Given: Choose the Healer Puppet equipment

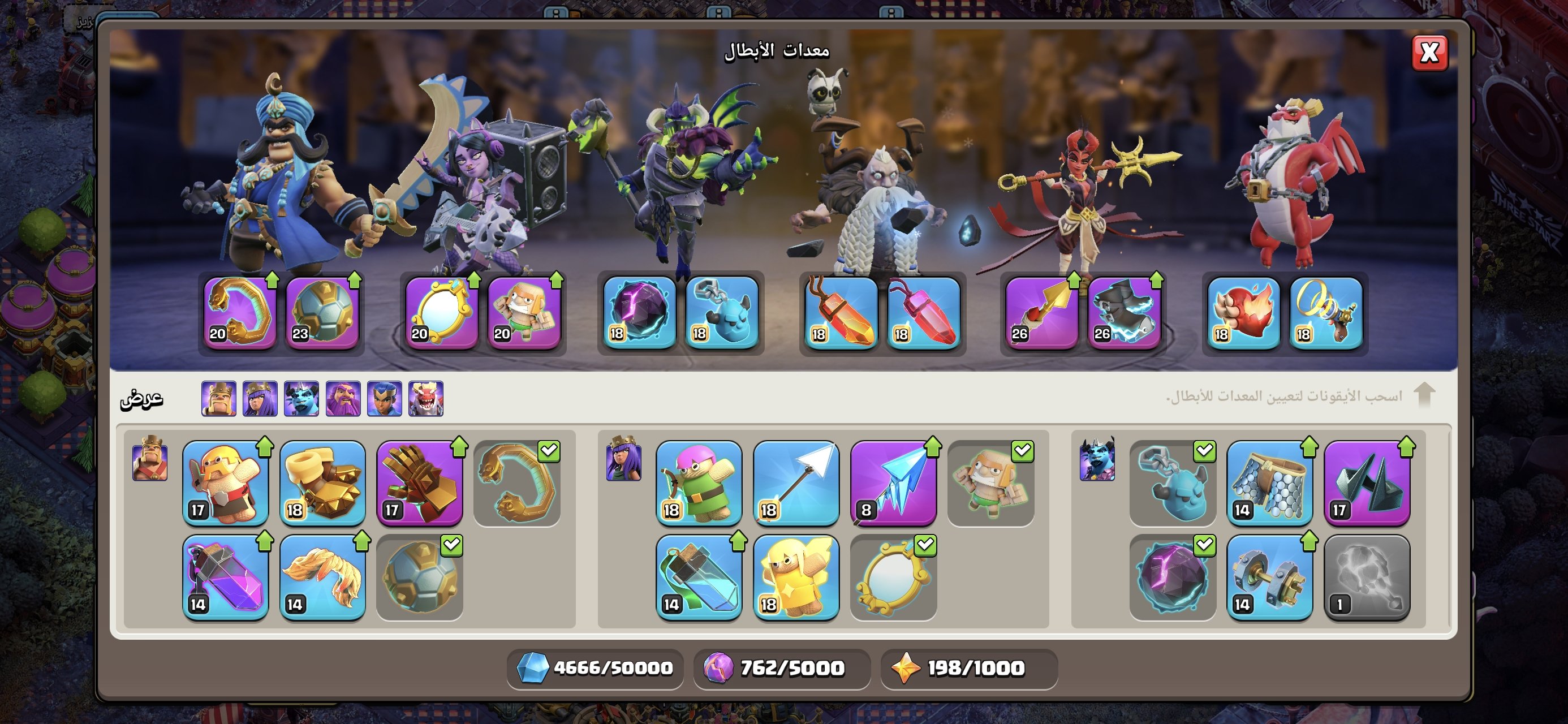Looking at the screenshot, I should [795, 578].
